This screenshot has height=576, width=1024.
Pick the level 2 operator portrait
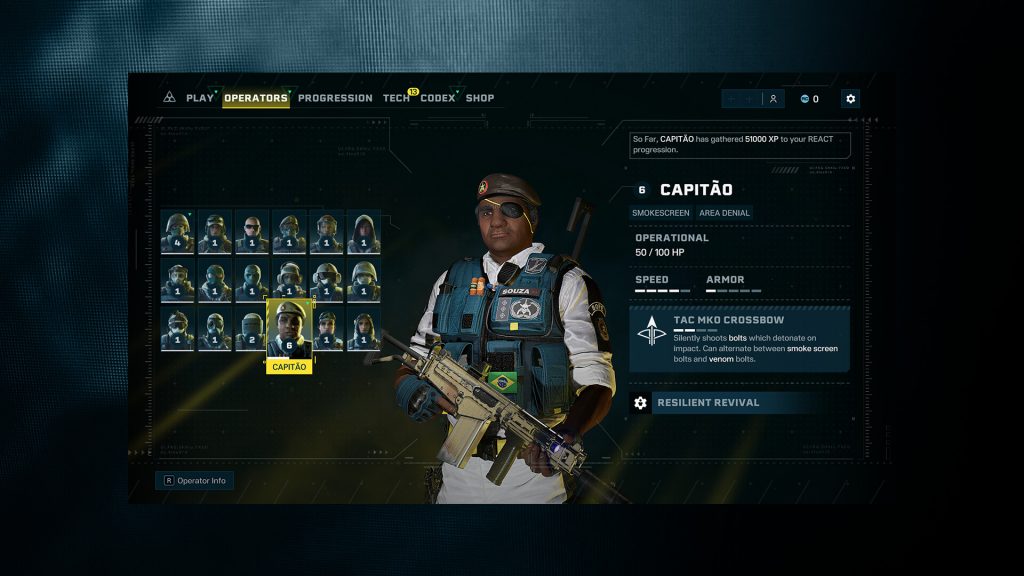point(252,330)
